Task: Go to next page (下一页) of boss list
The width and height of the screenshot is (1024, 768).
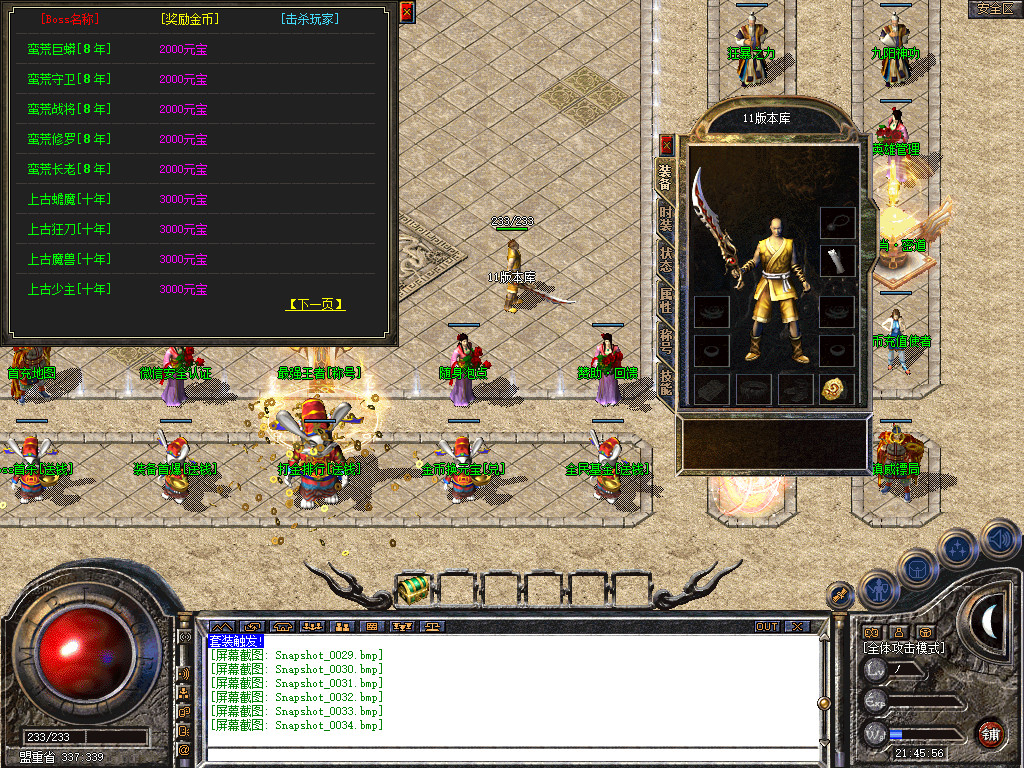Action: pyautogui.click(x=315, y=304)
